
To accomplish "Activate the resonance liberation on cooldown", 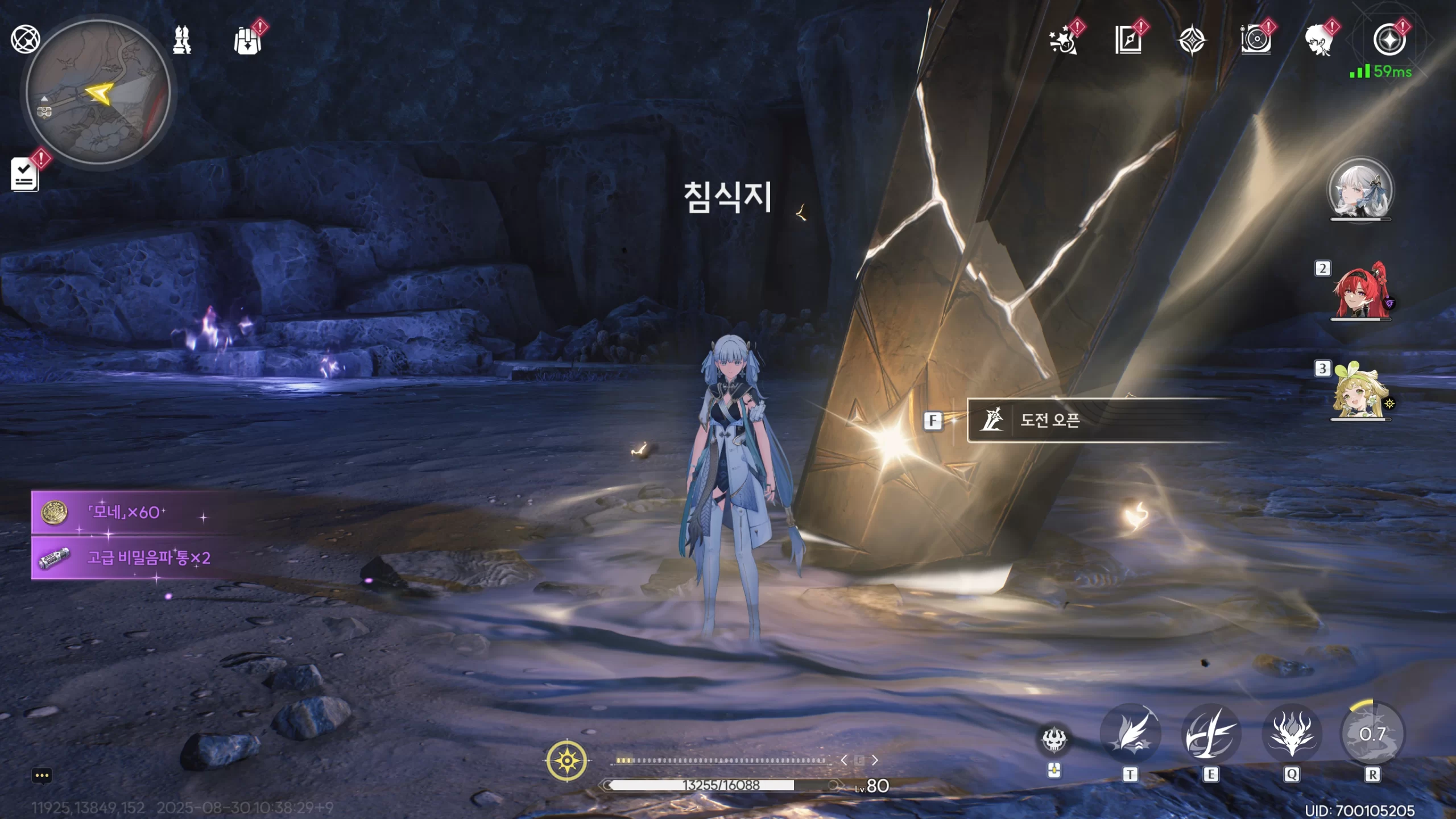I will (1372, 734).
